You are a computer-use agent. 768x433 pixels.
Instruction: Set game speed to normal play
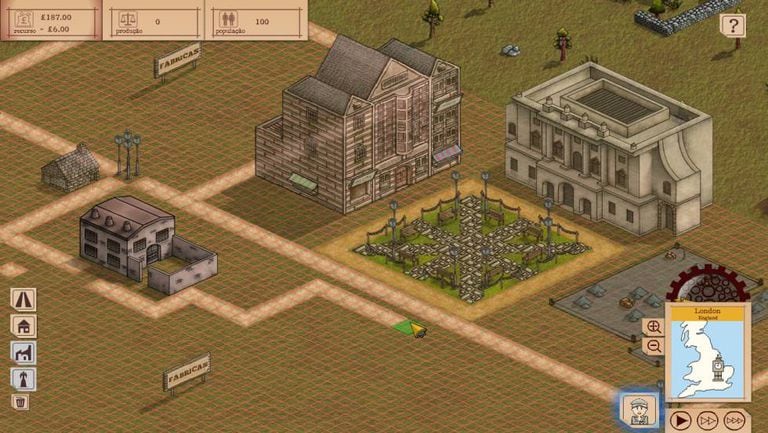coord(680,419)
